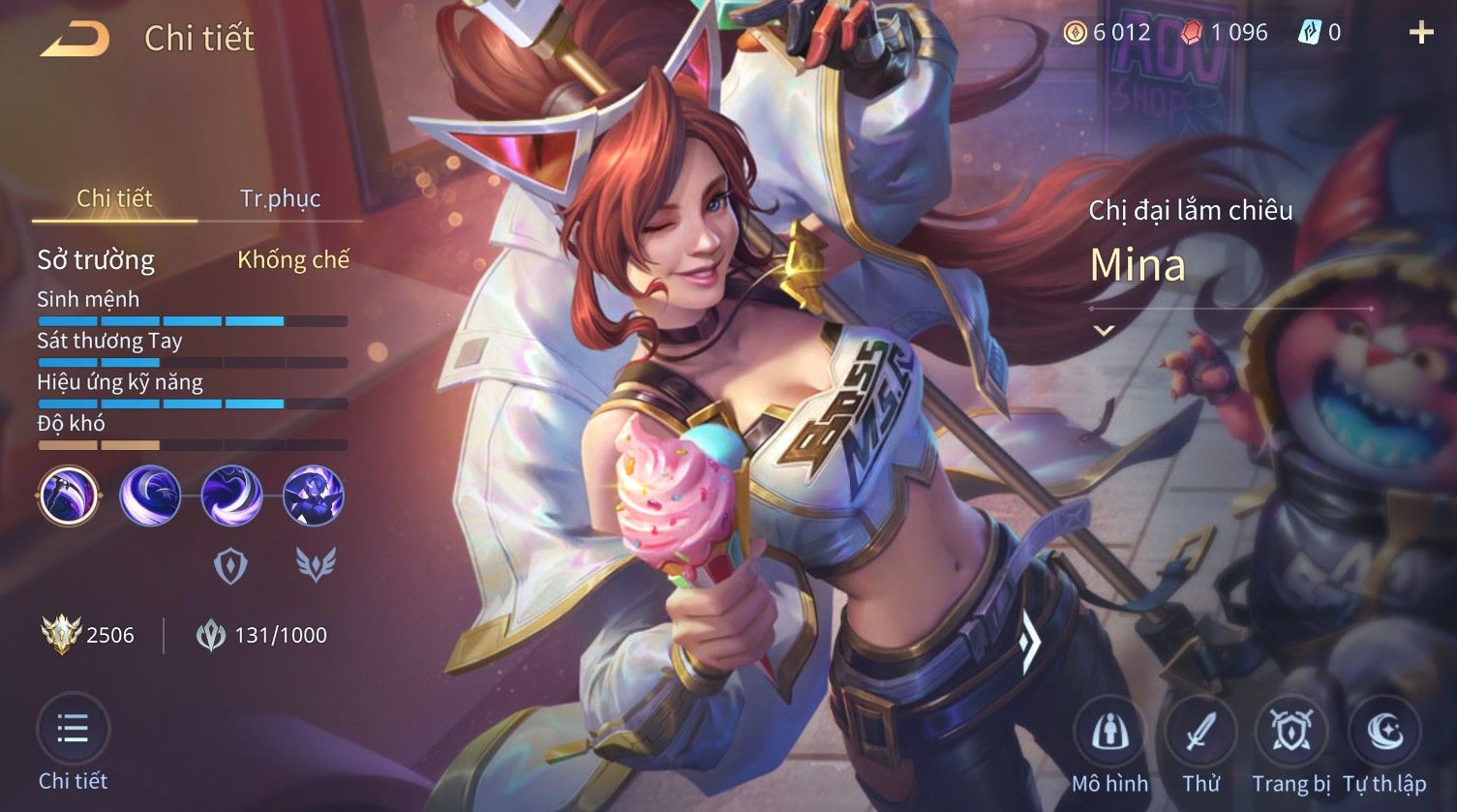Tap the gold coin balance

[x=1108, y=33]
